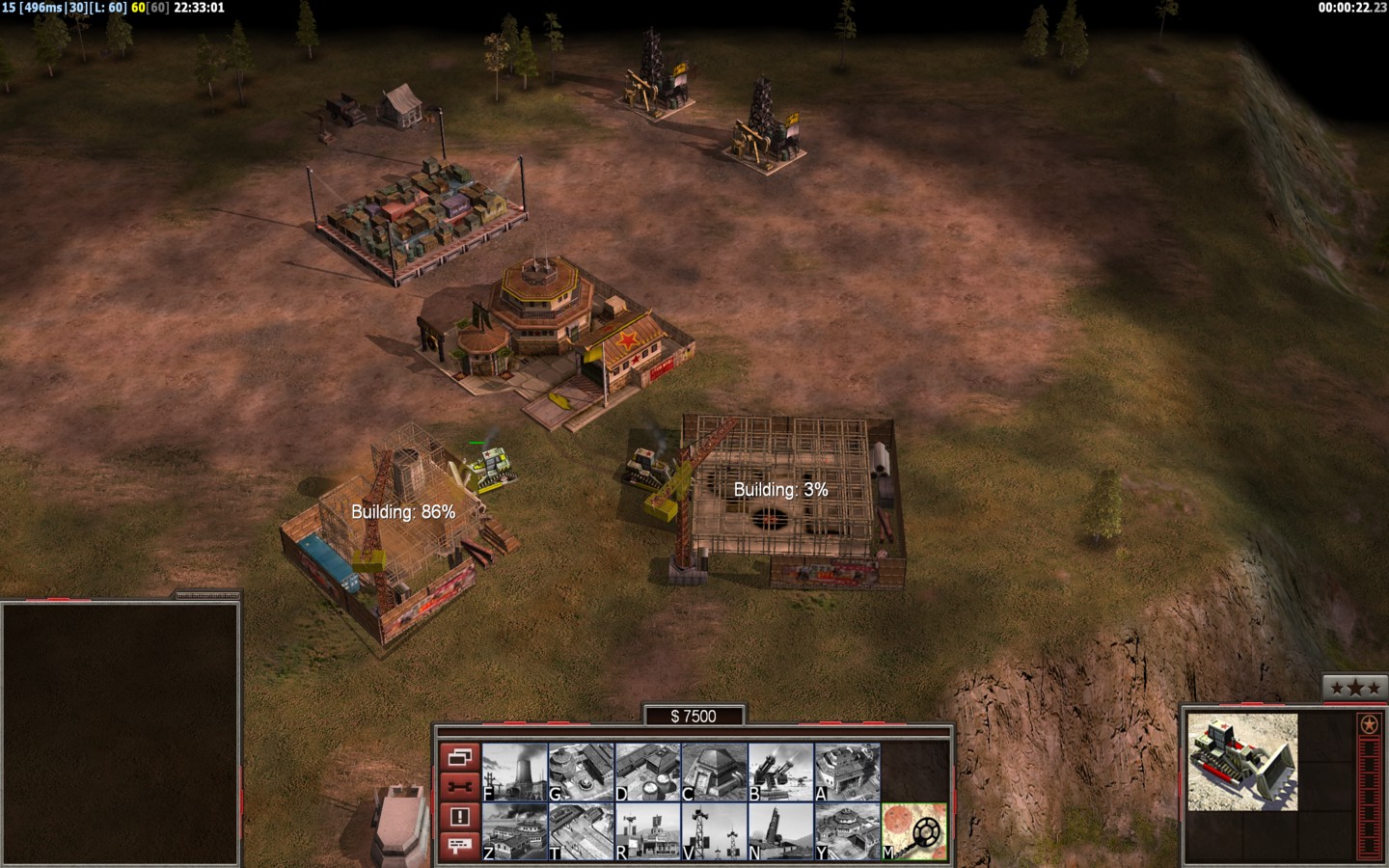Build the Nuclear Reactor with cooling tower
This screenshot has height=868, width=1389.
pos(515,771)
